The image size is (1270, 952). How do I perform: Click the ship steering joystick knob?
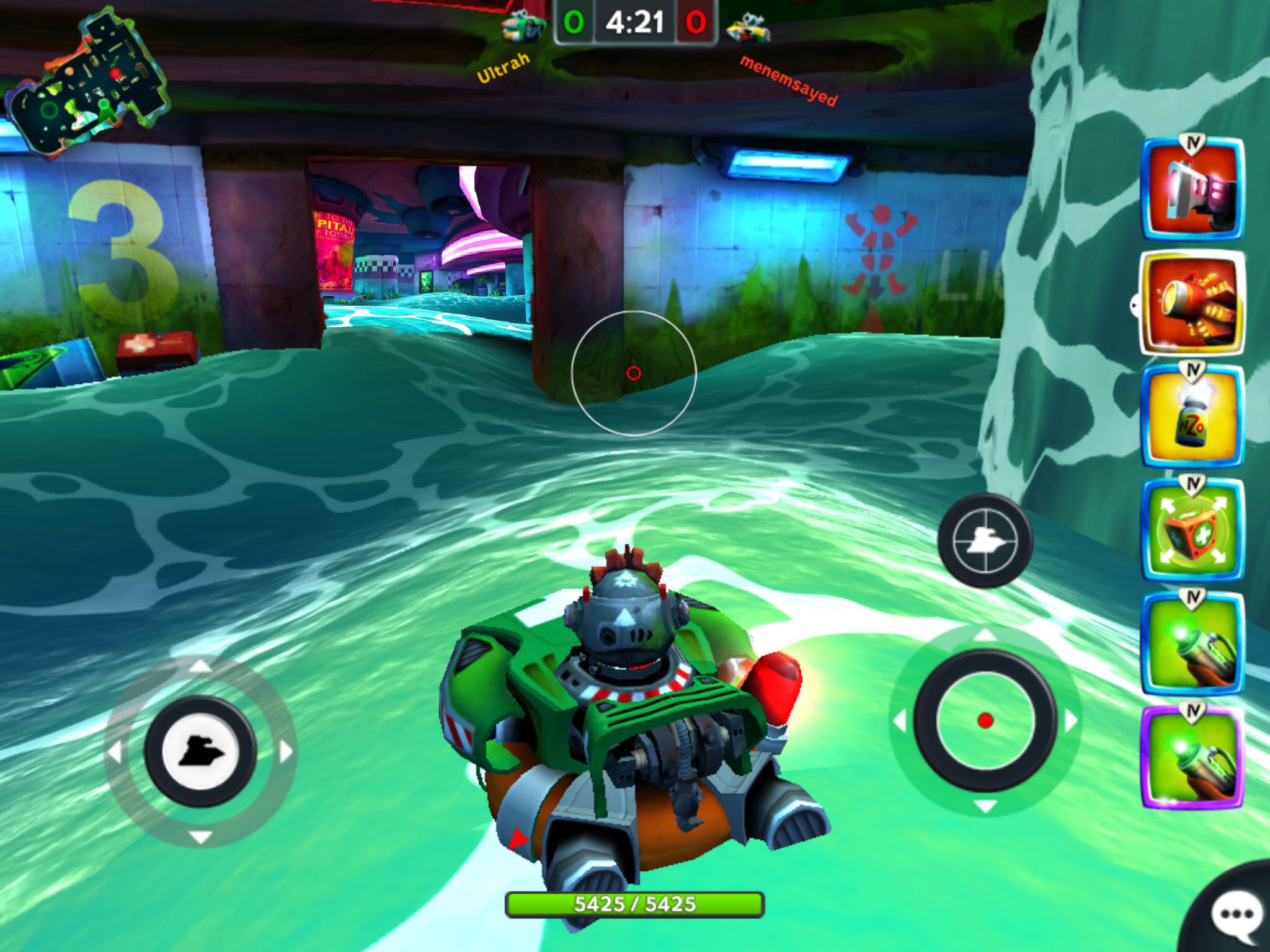pos(200,751)
